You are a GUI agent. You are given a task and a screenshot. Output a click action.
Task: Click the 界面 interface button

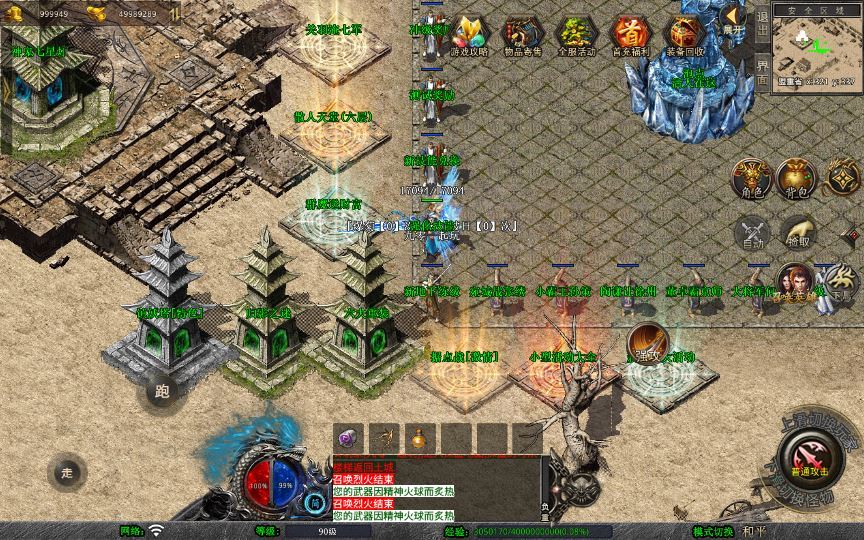[x=762, y=74]
